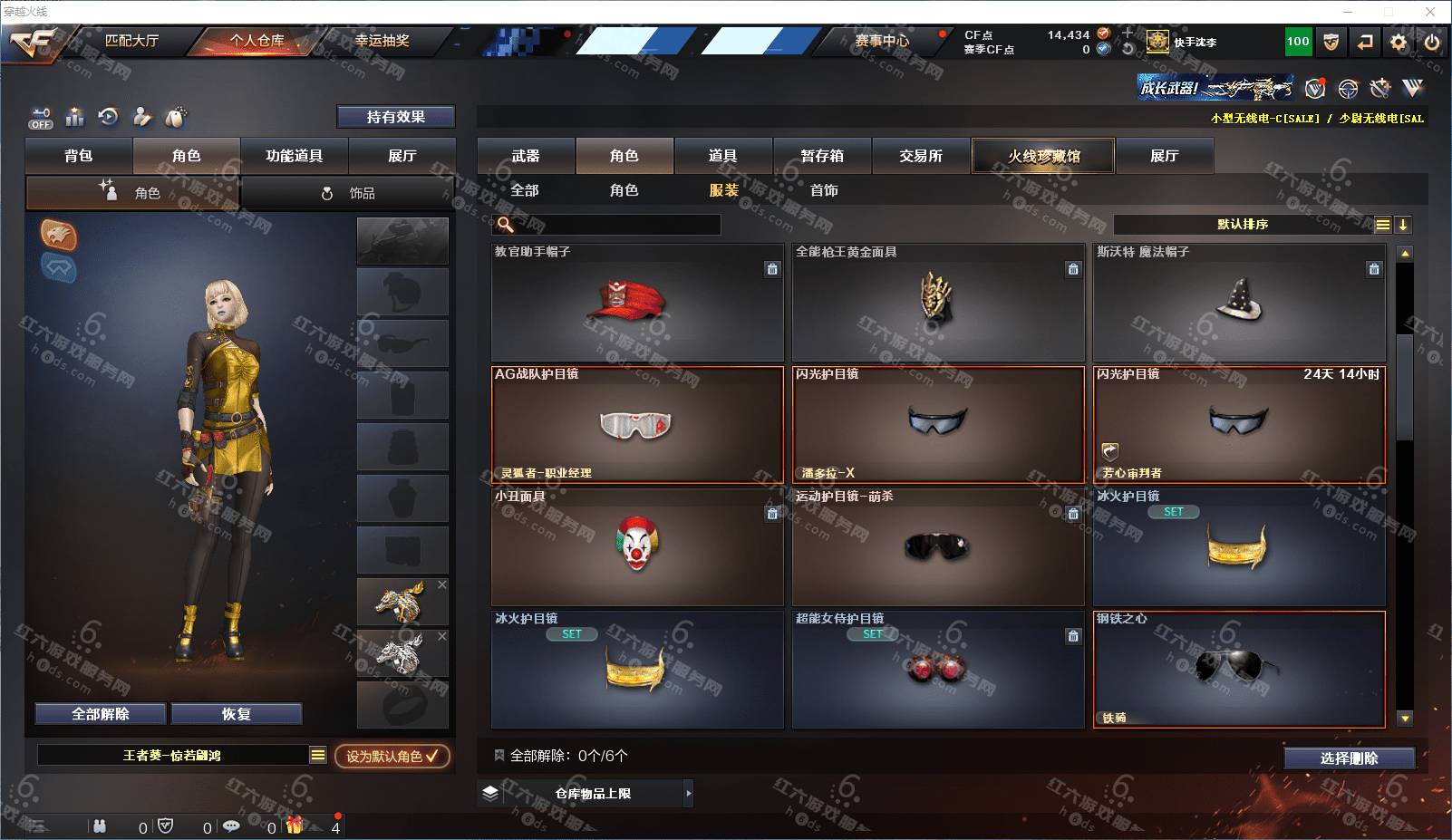Open the 默认排序 sort dropdown
Image resolution: width=1452 pixels, height=840 pixels.
coord(1243,225)
